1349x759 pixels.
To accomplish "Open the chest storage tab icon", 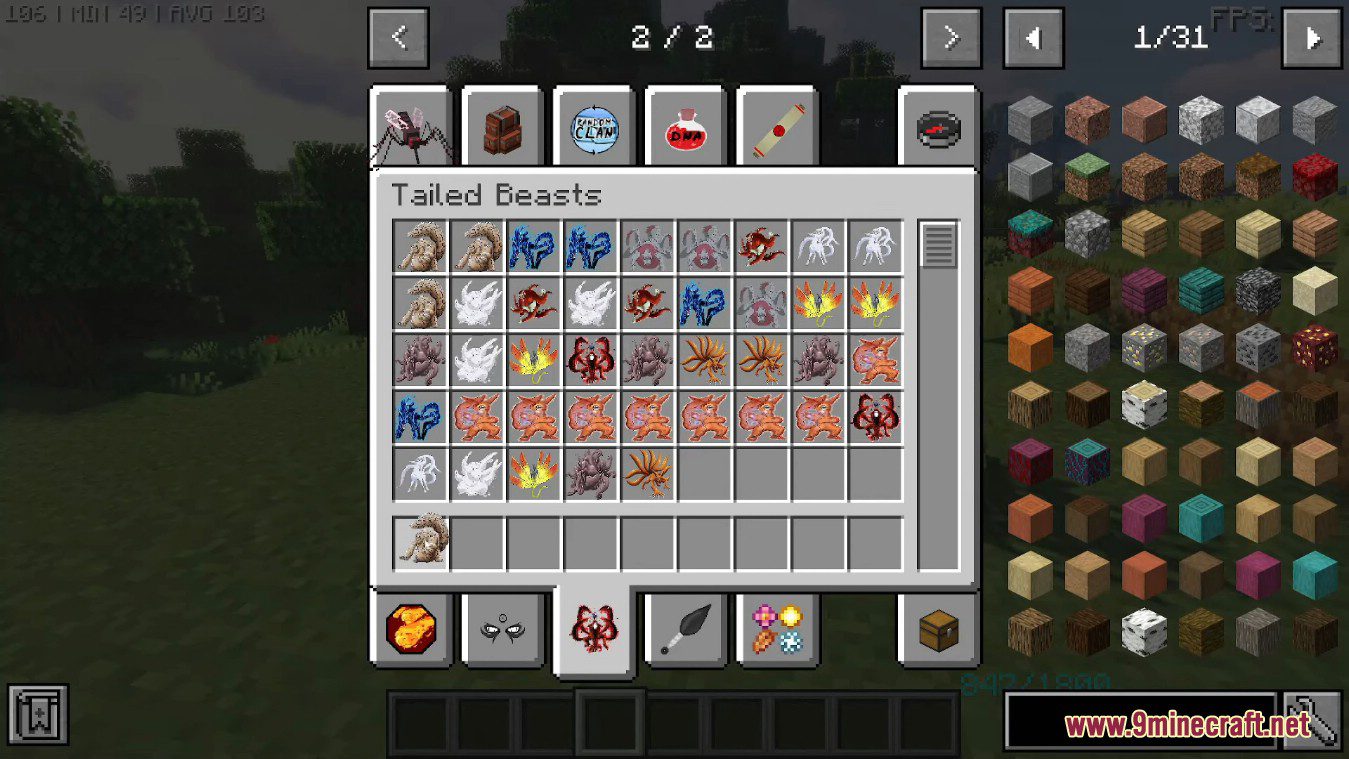I will pos(938,629).
